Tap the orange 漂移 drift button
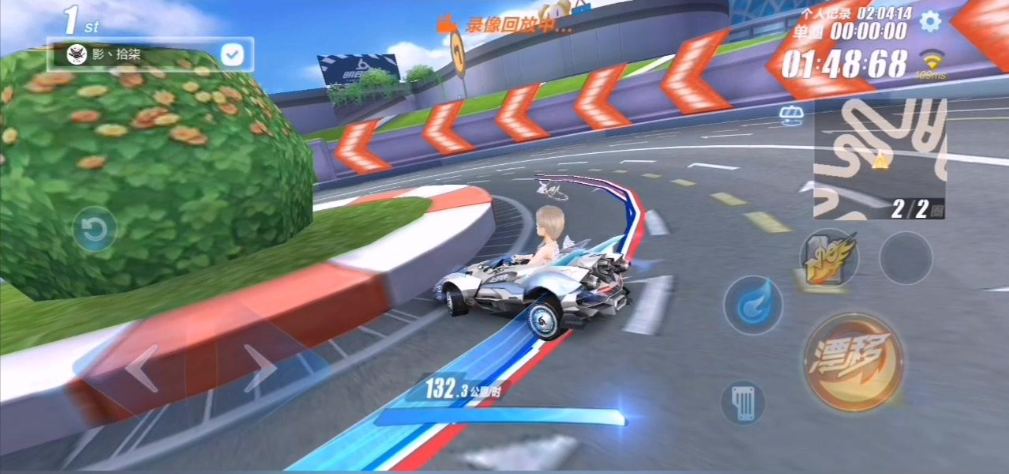Image resolution: width=1009 pixels, height=474 pixels. pos(853,362)
